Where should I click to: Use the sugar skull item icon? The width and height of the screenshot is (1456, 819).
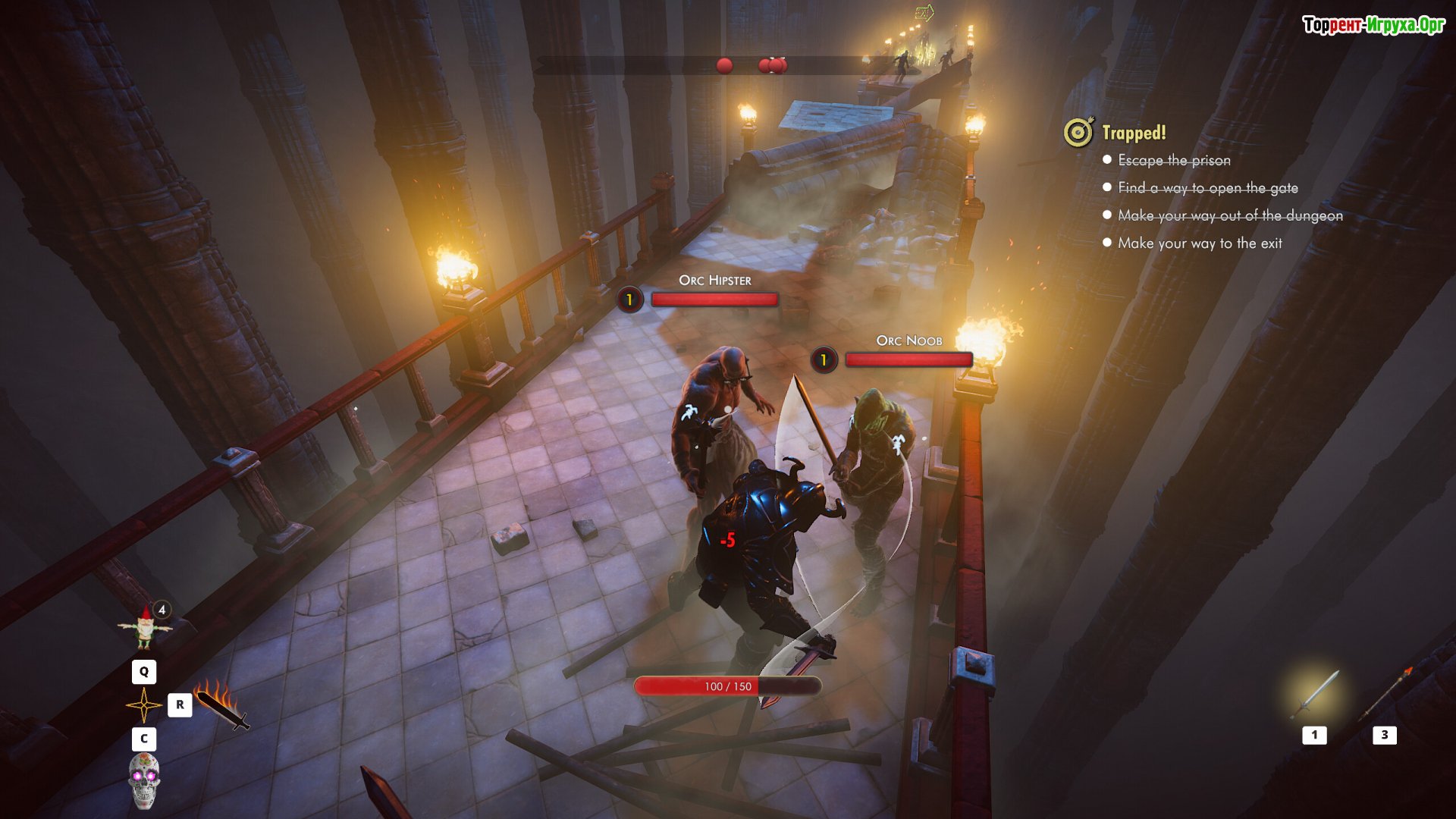point(143,780)
